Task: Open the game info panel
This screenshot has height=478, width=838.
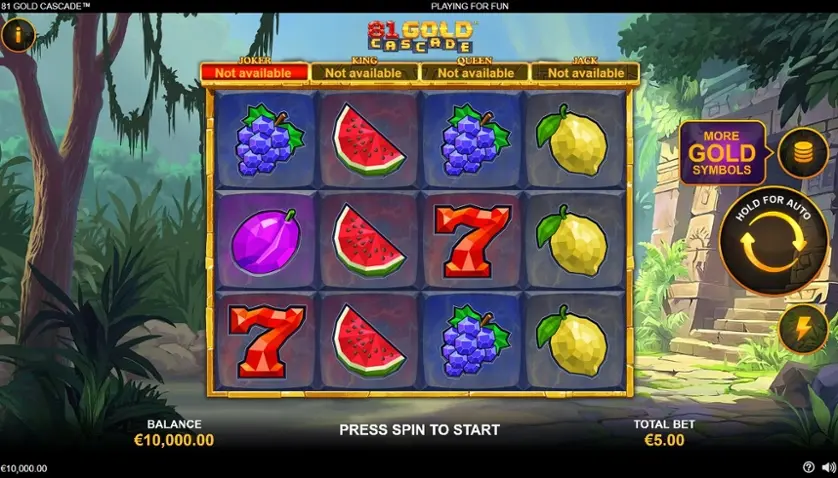Action: point(17,36)
